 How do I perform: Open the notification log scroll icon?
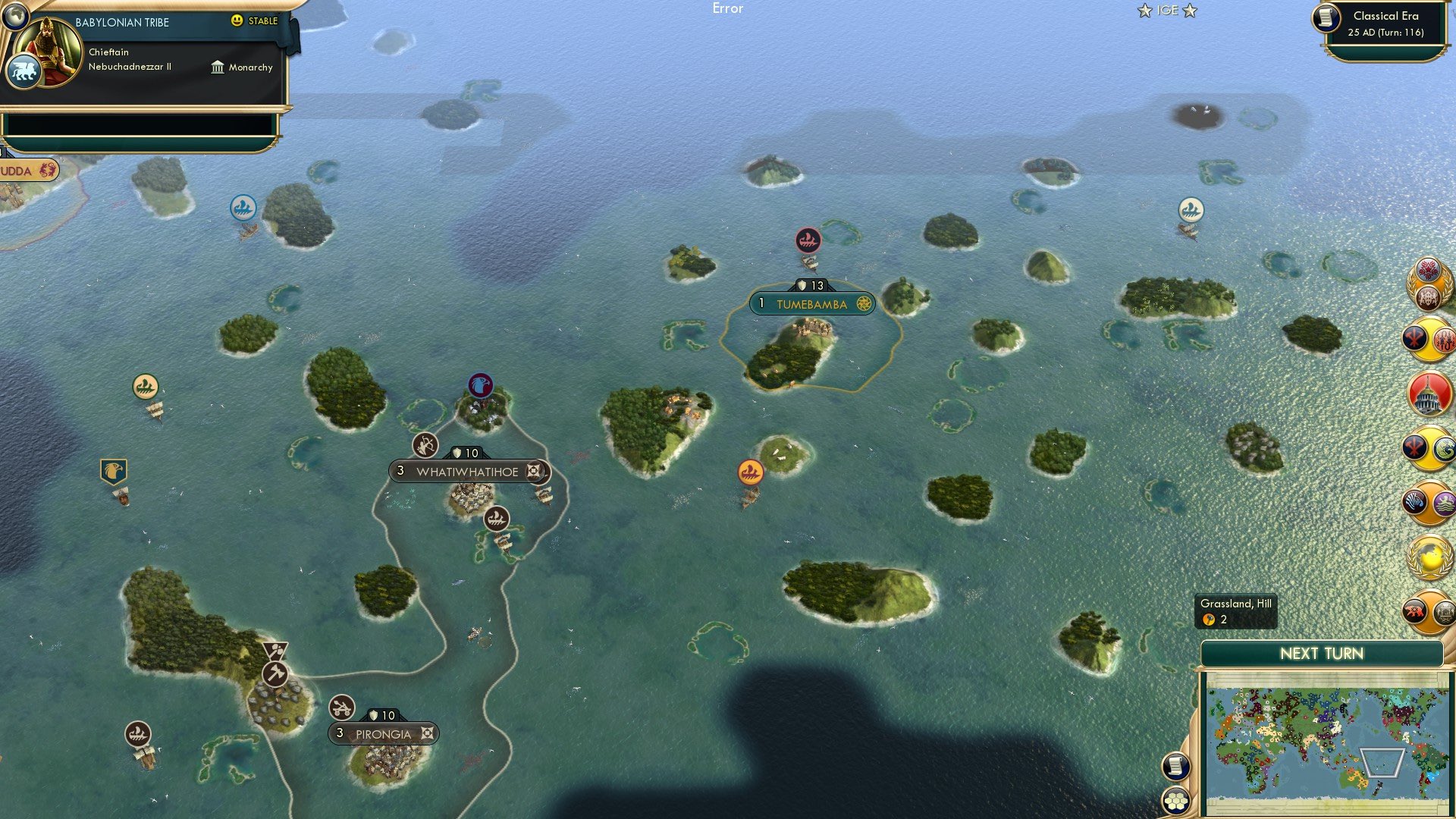(x=1176, y=767)
